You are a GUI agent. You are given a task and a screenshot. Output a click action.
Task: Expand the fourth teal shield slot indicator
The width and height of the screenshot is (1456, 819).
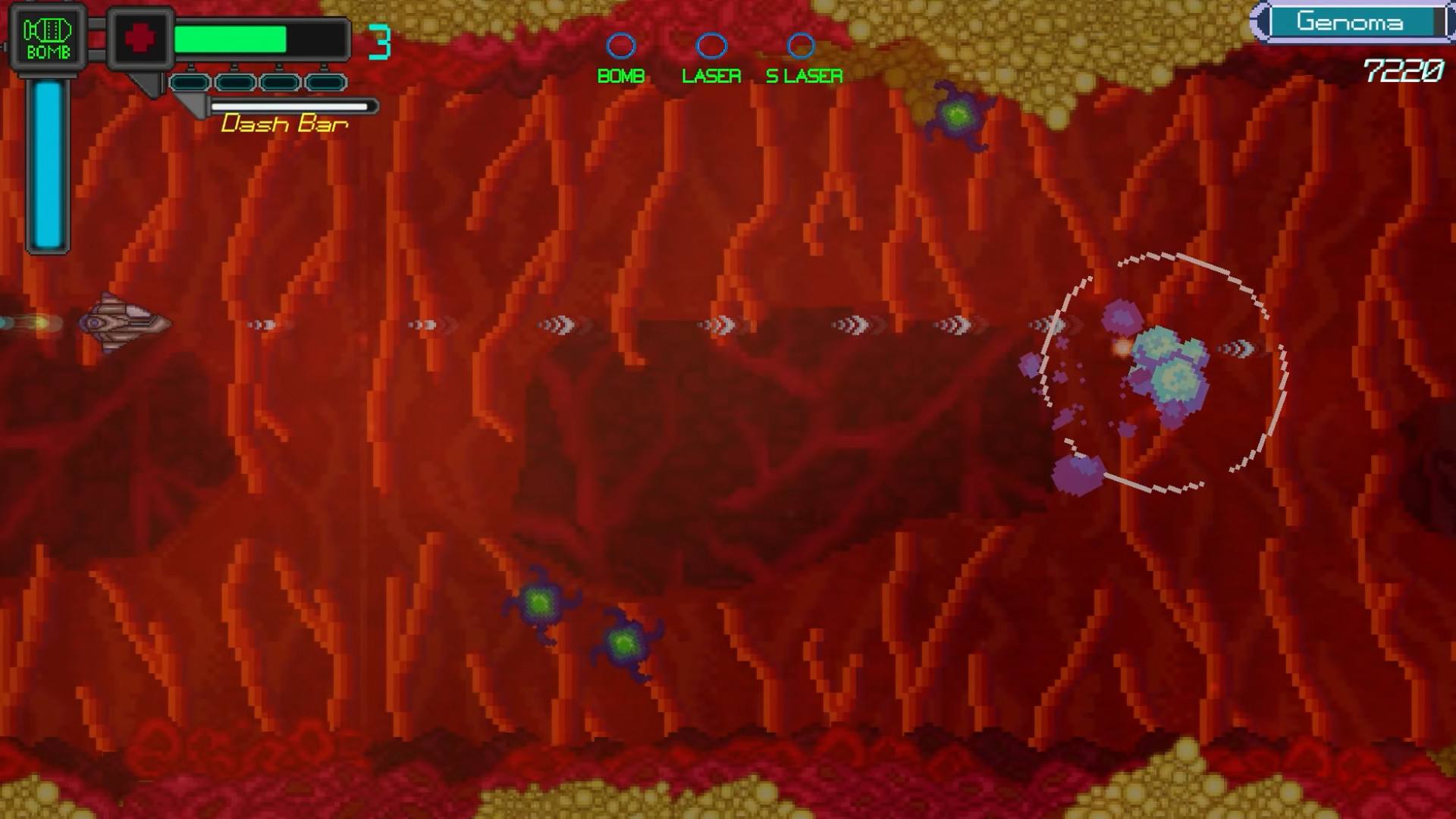(x=325, y=83)
